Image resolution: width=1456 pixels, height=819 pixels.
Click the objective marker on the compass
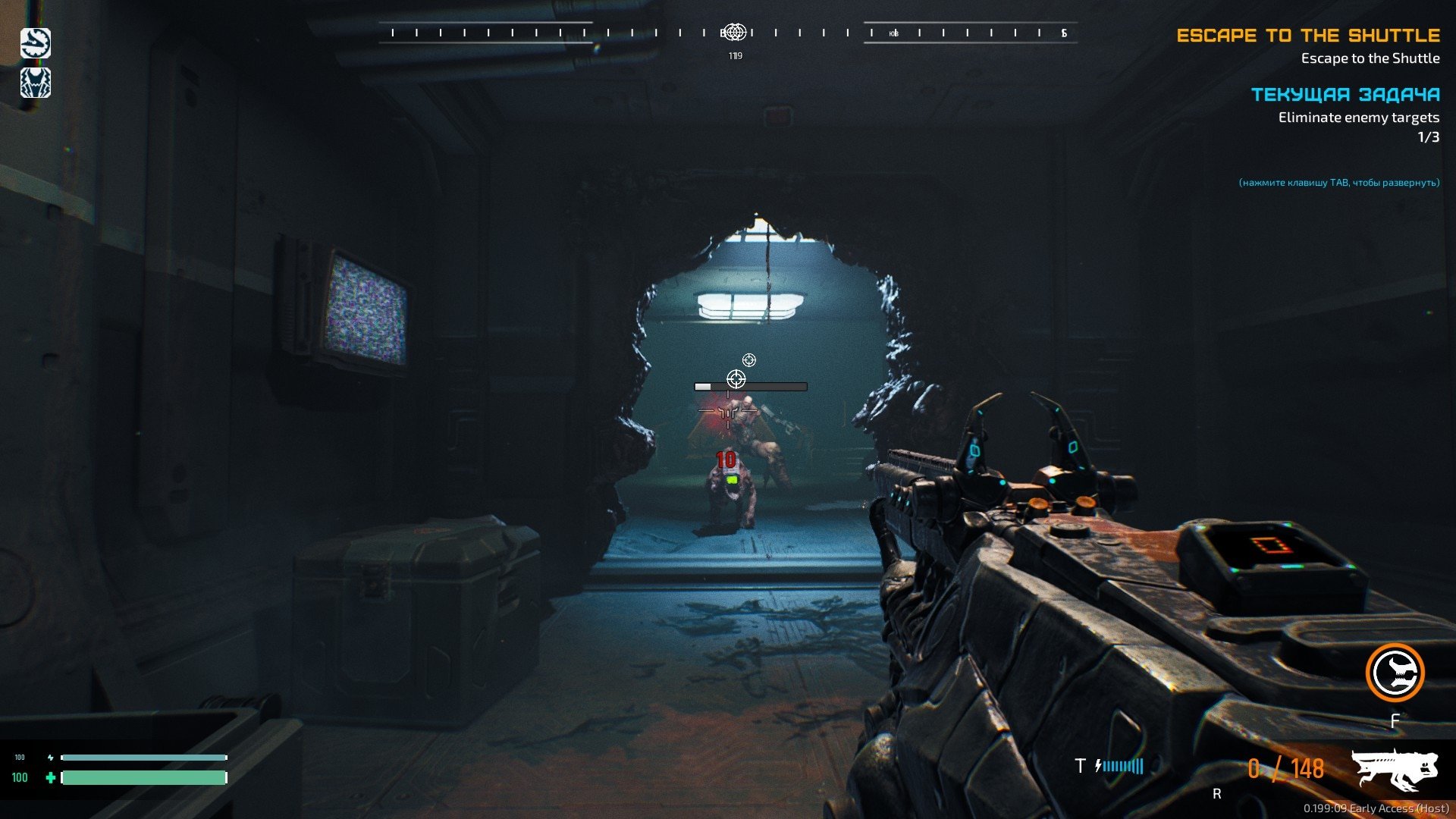coord(734,33)
